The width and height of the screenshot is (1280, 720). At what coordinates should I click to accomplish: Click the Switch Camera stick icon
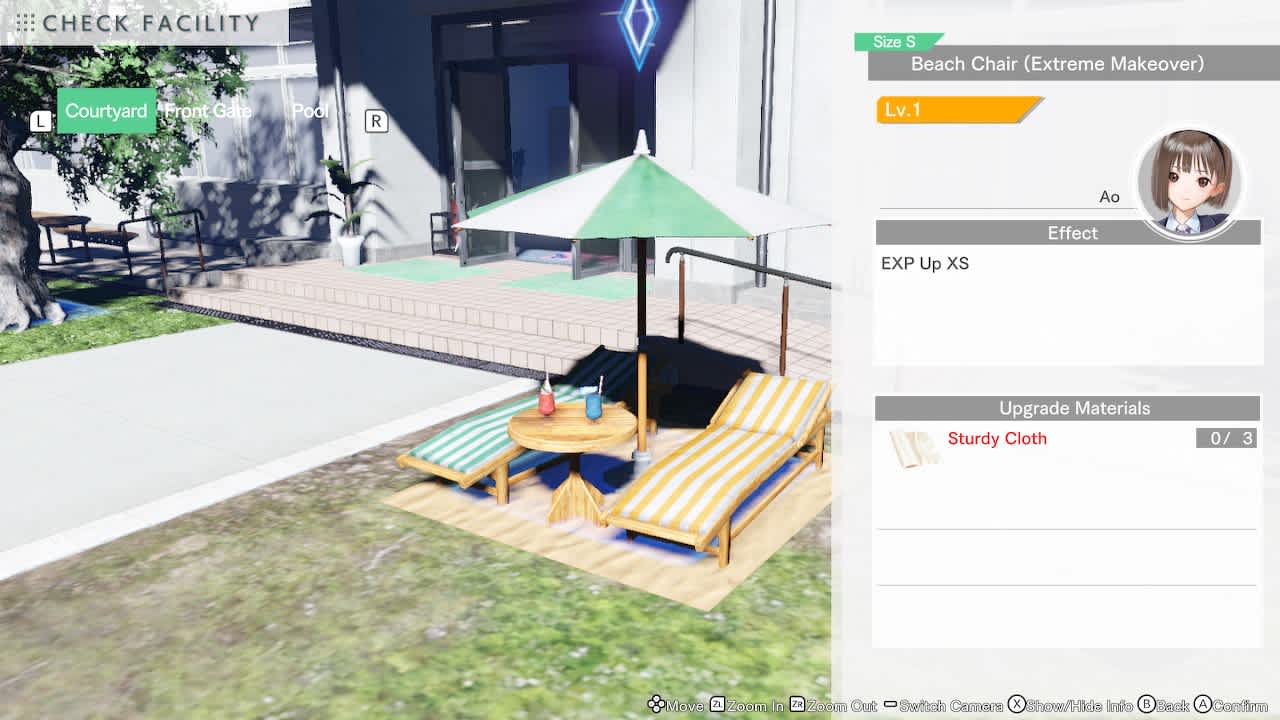coord(890,705)
